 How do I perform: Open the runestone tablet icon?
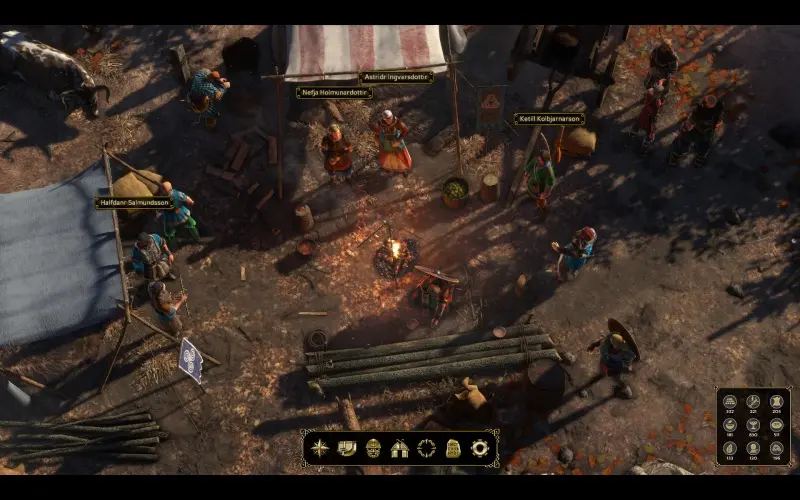[452, 448]
